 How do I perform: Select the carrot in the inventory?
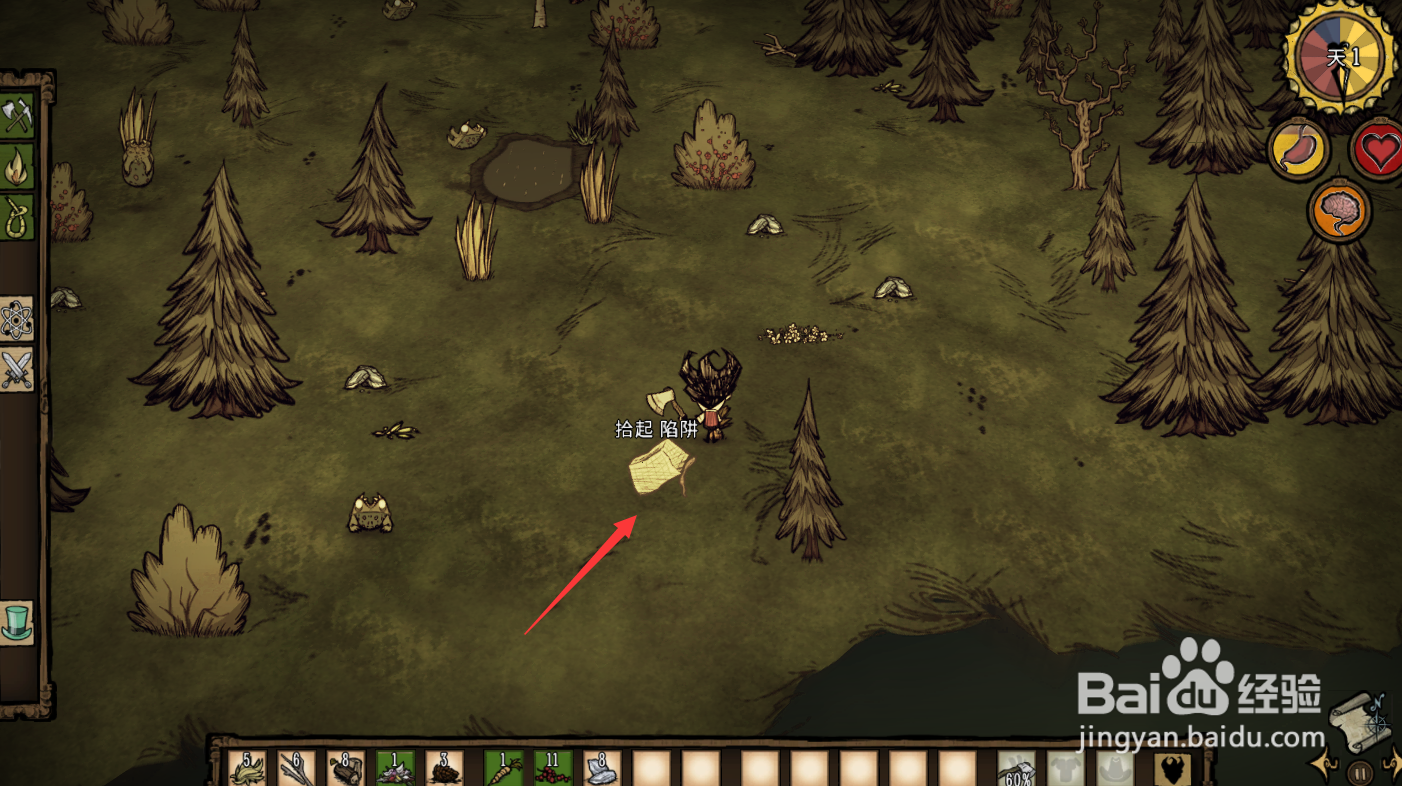point(503,768)
